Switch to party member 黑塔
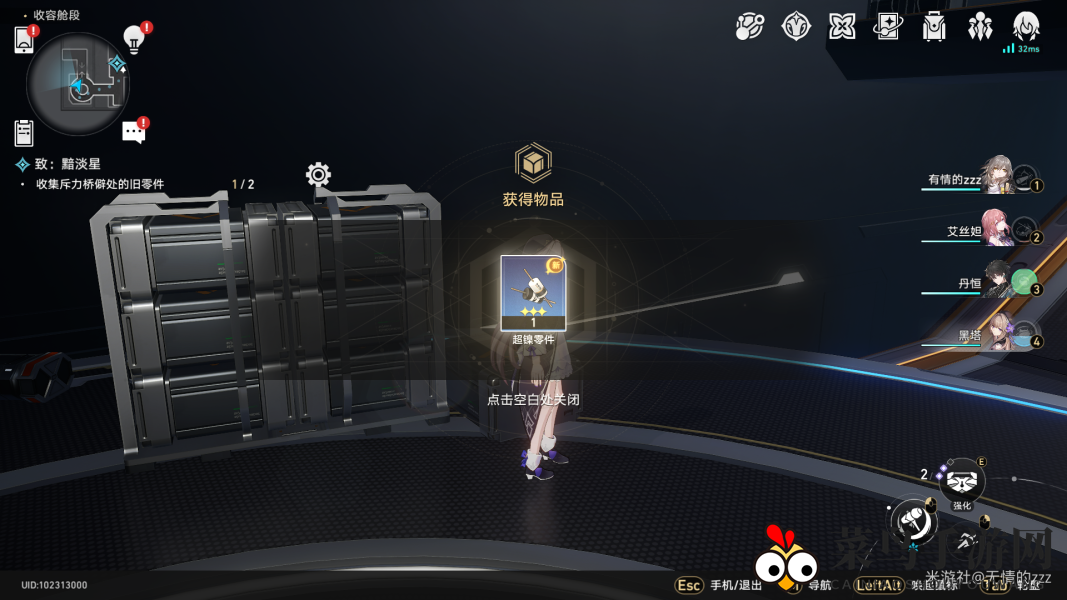 998,335
